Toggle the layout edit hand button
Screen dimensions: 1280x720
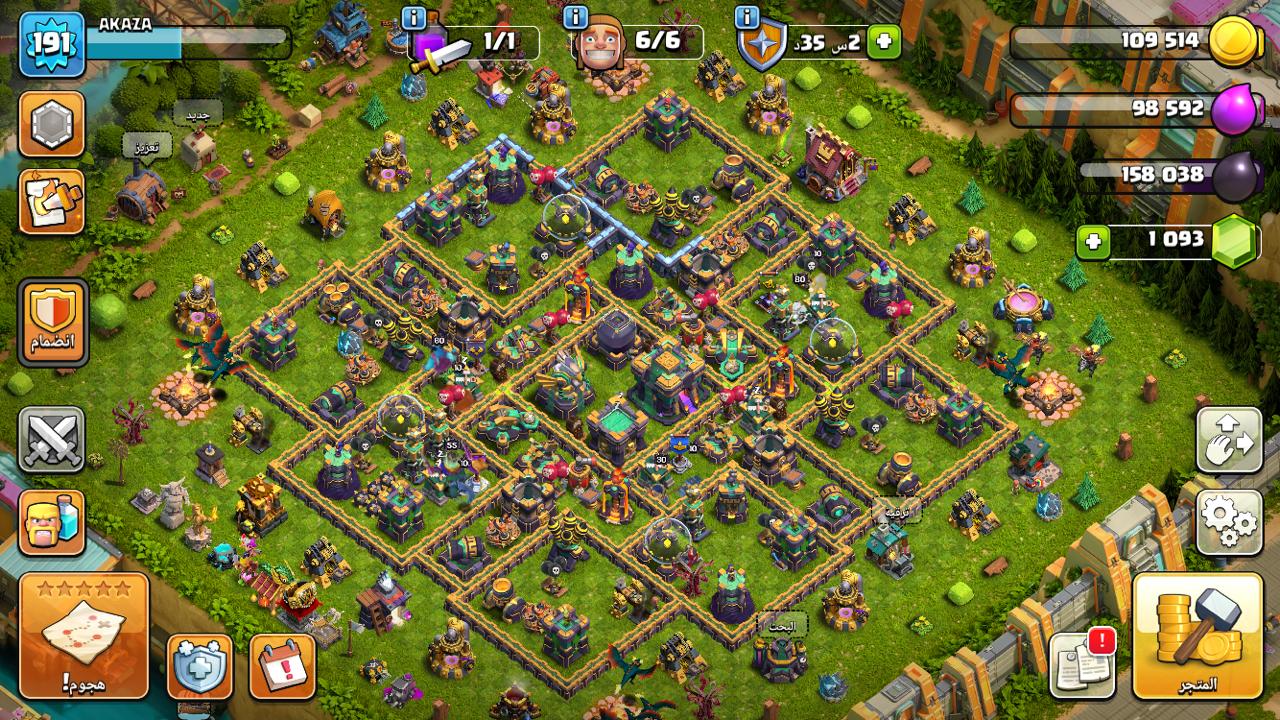pos(1228,440)
